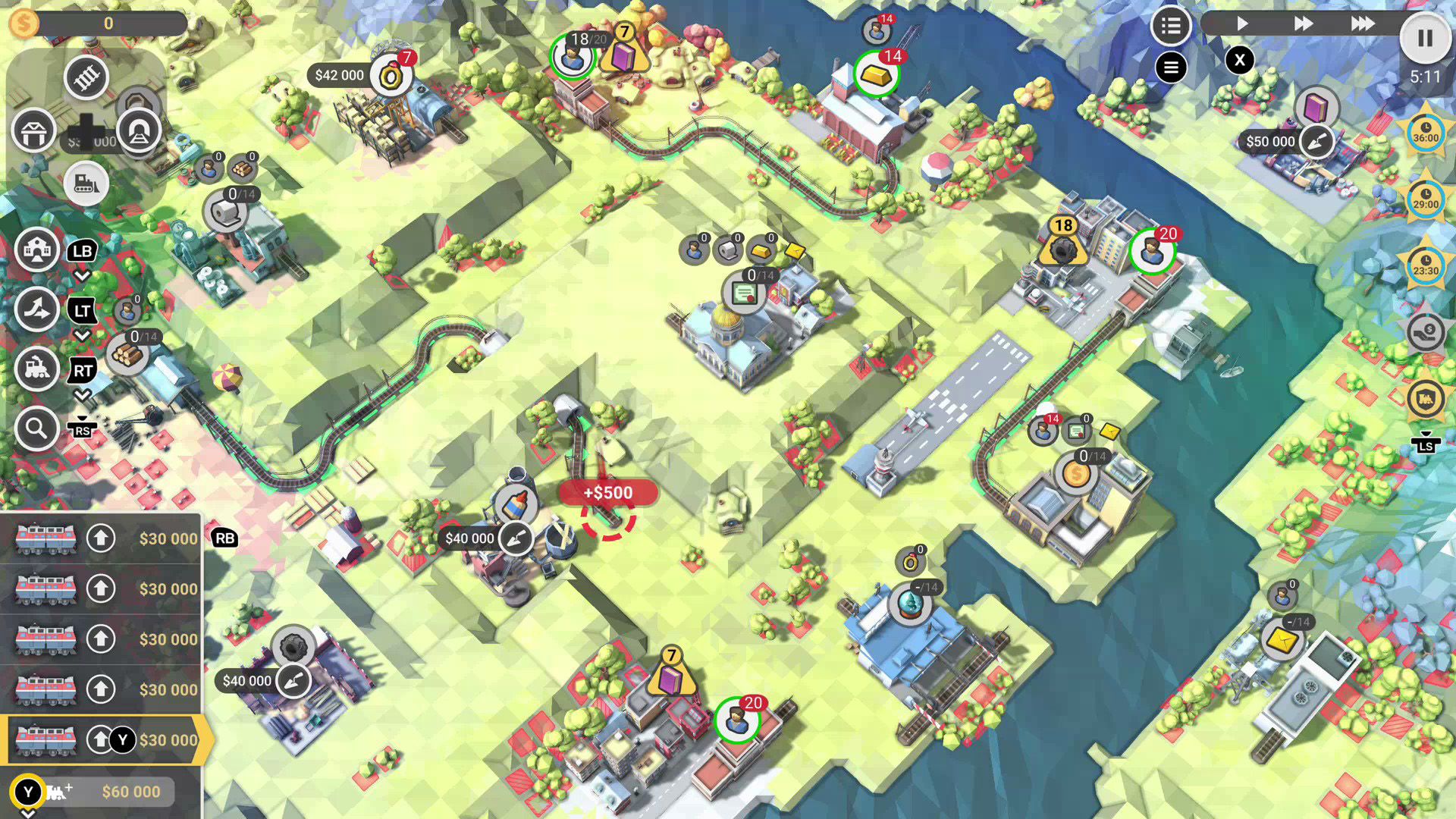Screen dimensions: 1456x819
Task: Click the magnifying glass search icon
Action: pos(36,429)
